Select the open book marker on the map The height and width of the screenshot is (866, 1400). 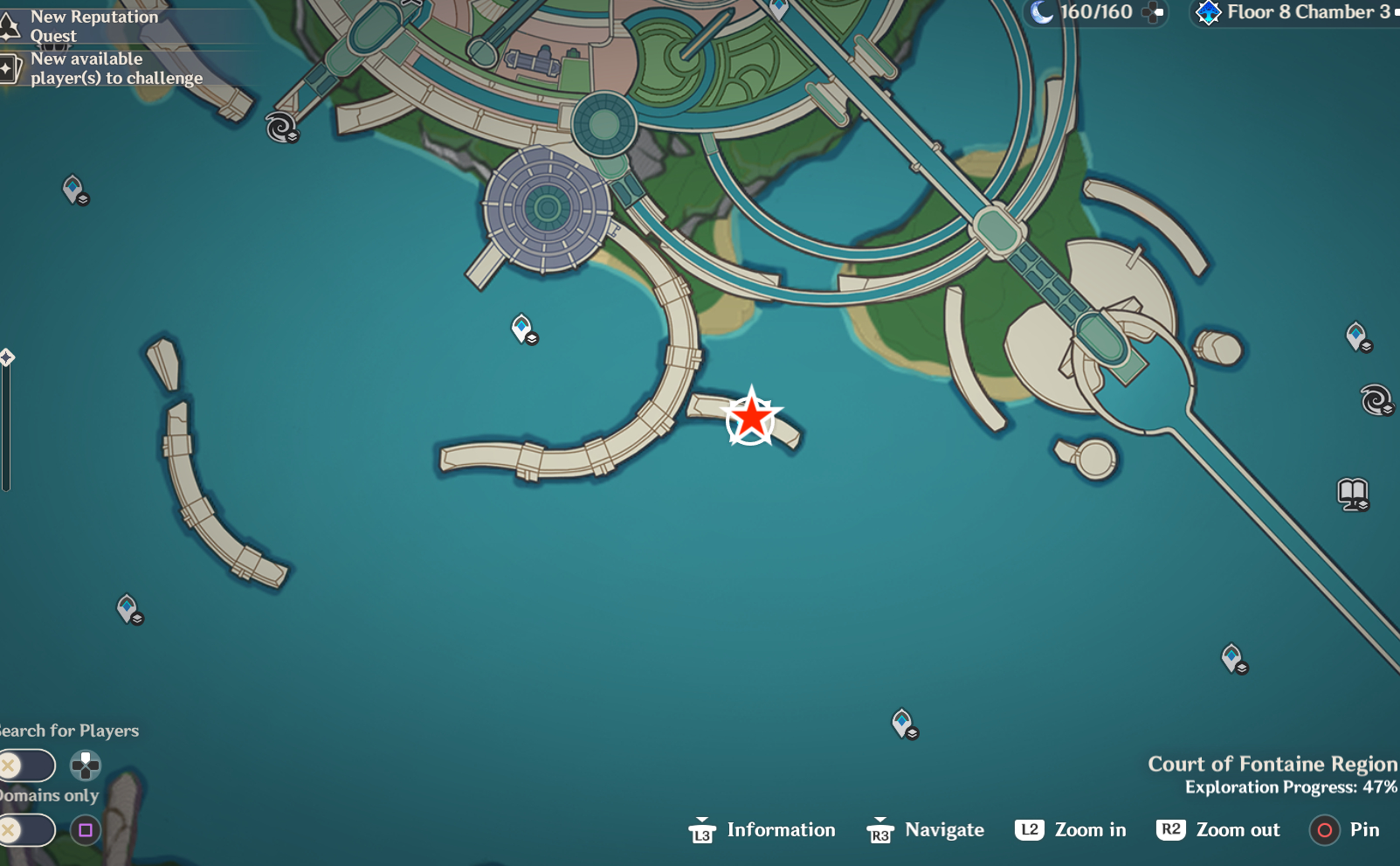[1352, 494]
